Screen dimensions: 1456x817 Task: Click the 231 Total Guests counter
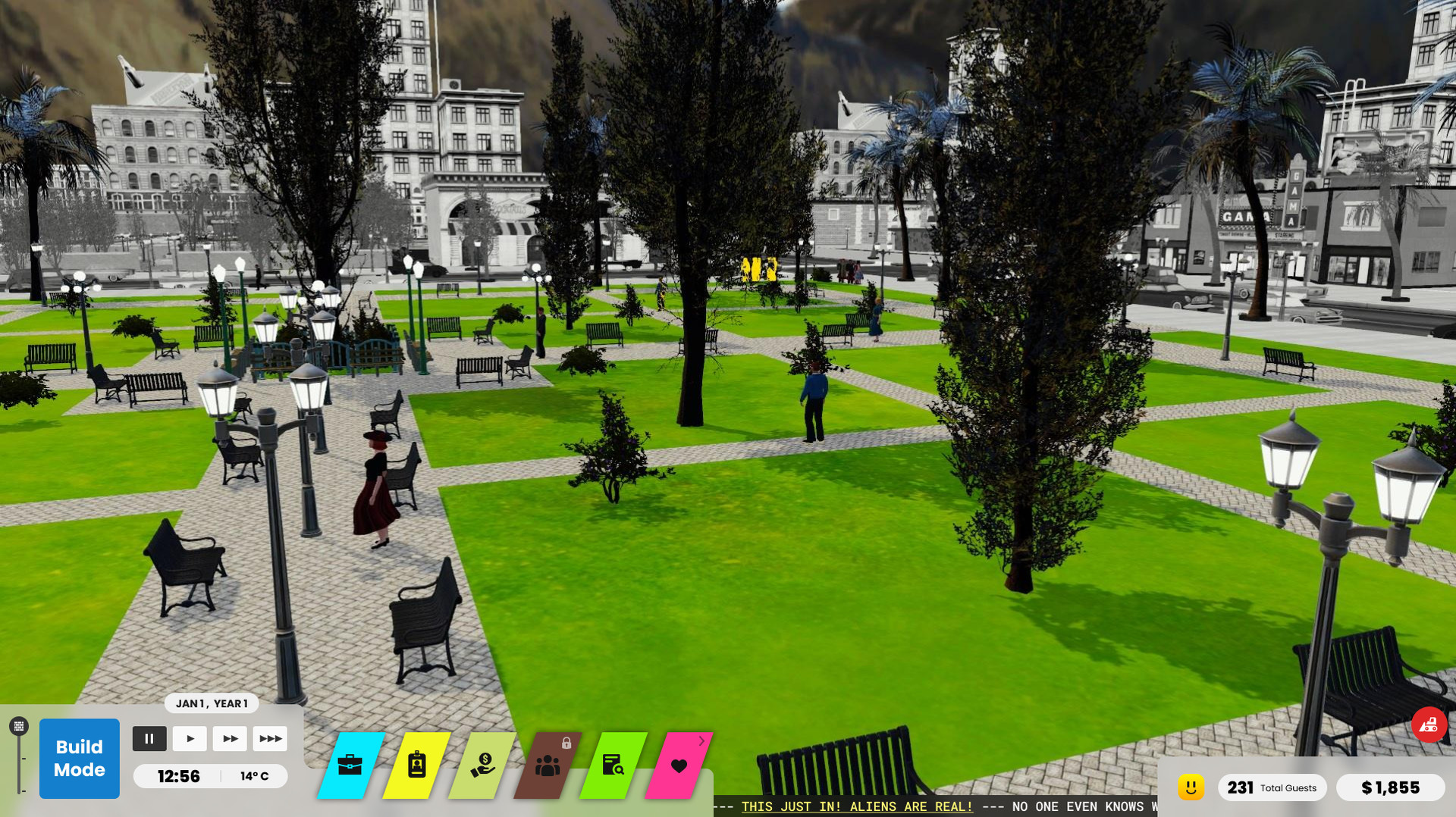(x=1272, y=787)
